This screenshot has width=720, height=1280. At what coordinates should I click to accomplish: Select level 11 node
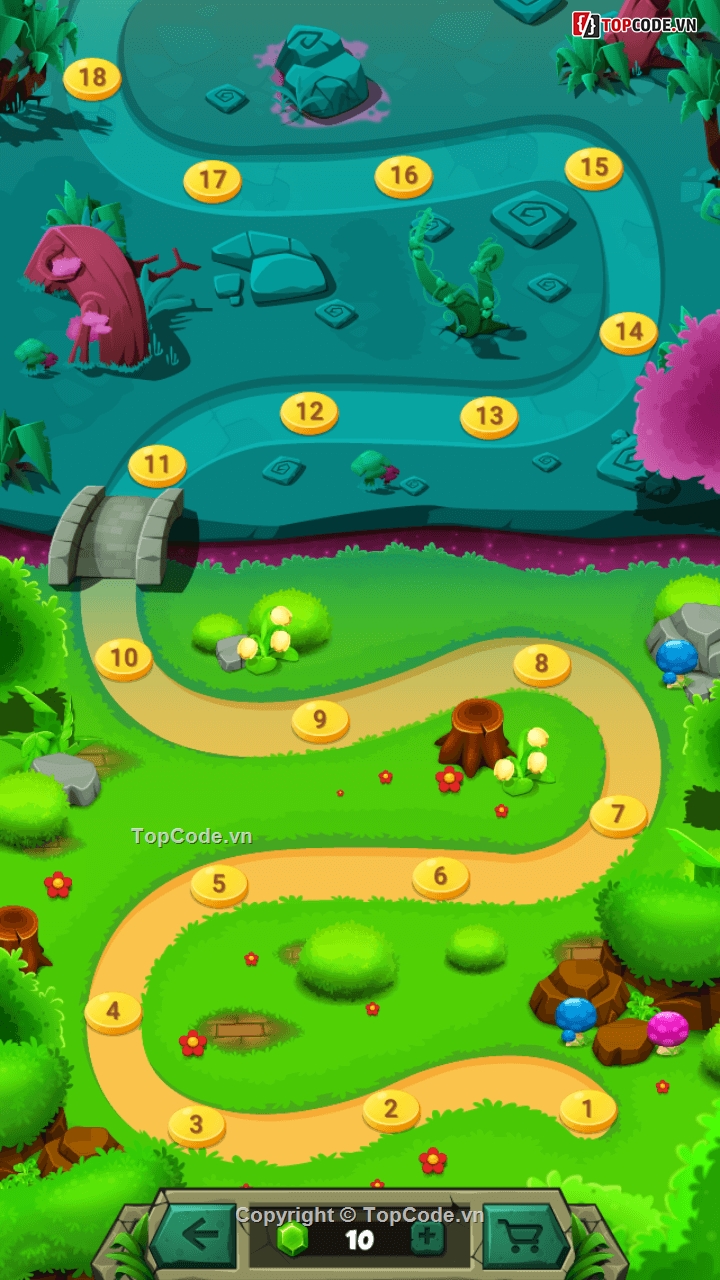(x=157, y=465)
